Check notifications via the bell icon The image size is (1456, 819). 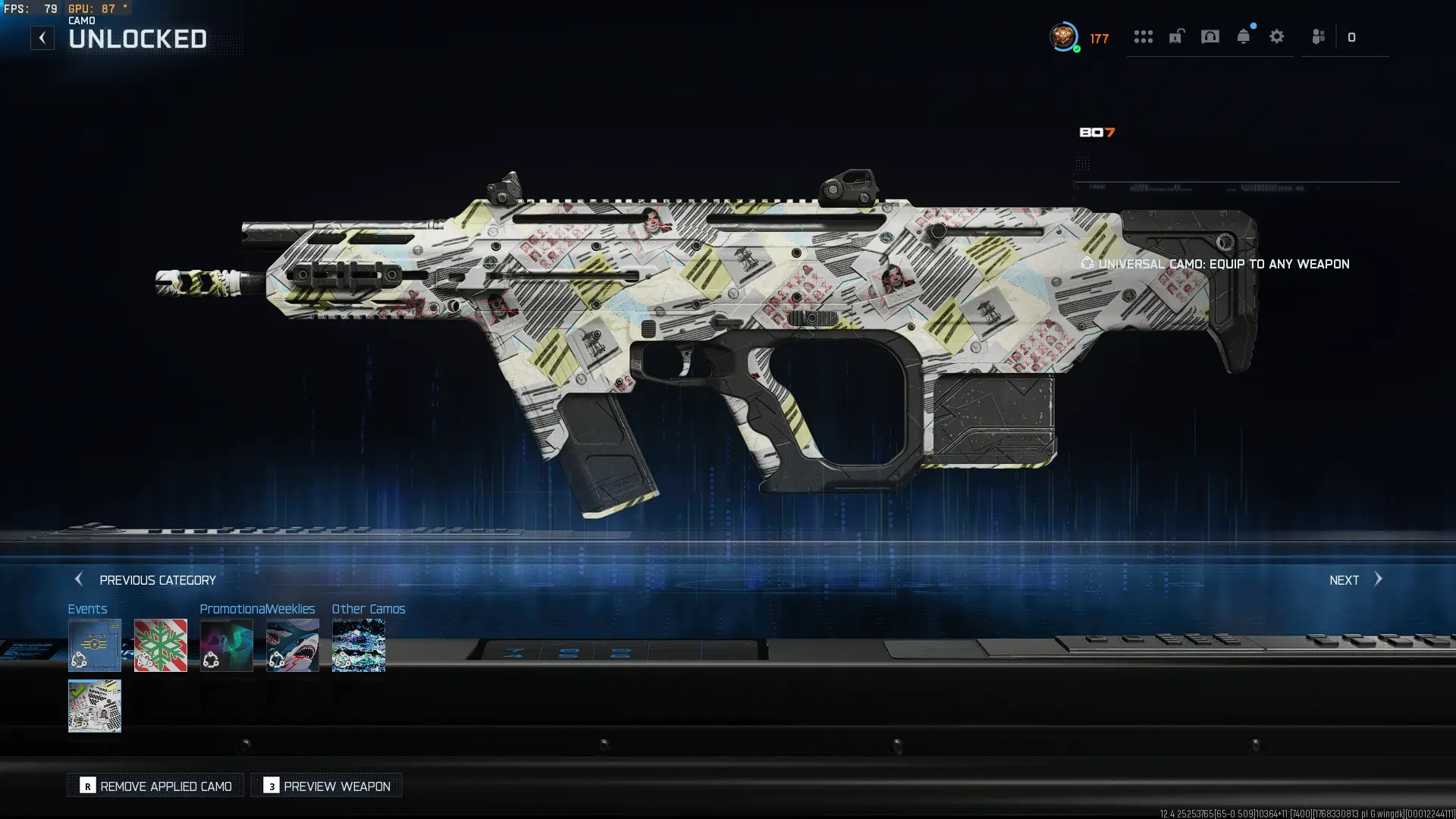click(x=1244, y=36)
